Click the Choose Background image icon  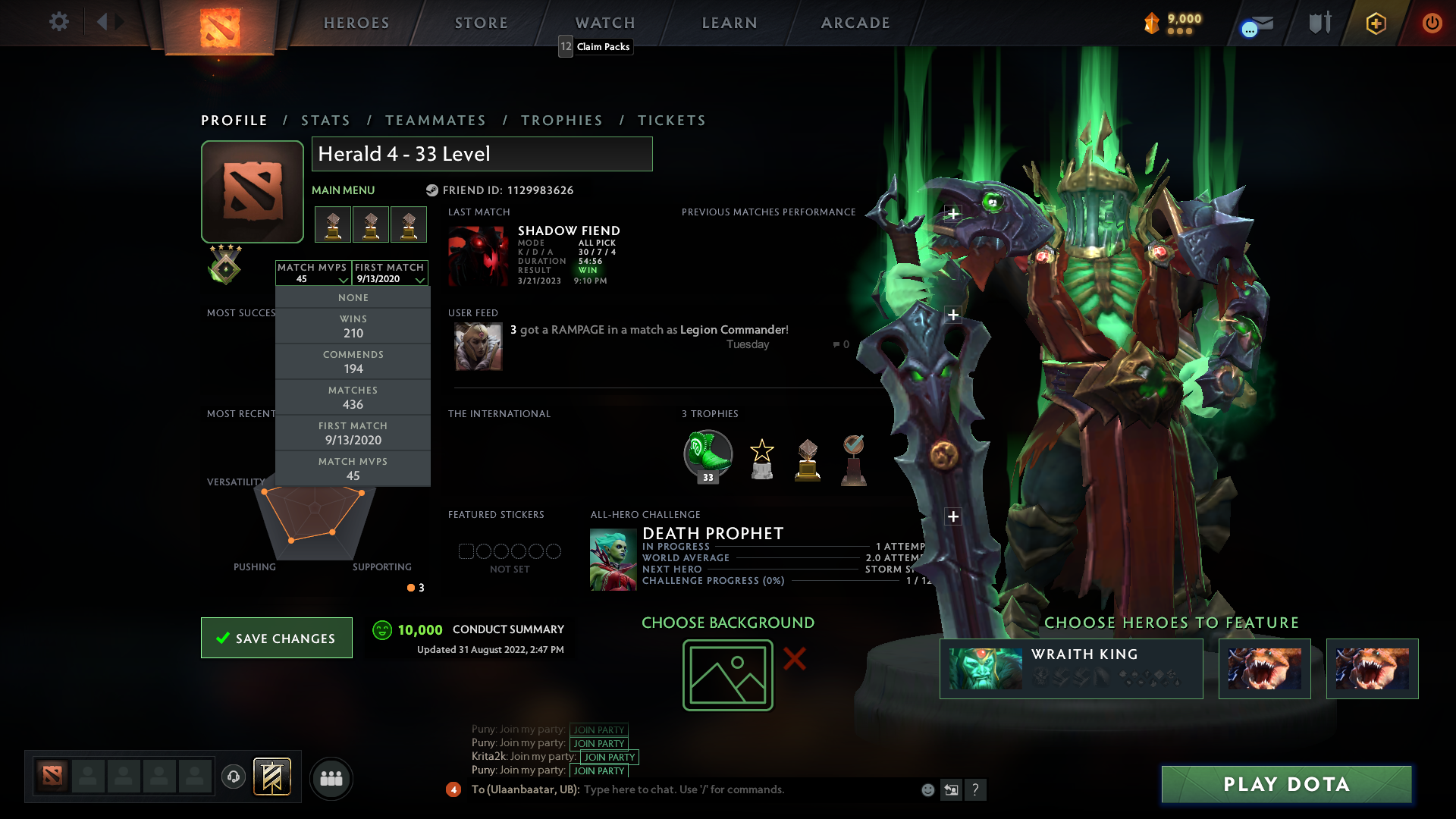(727, 674)
